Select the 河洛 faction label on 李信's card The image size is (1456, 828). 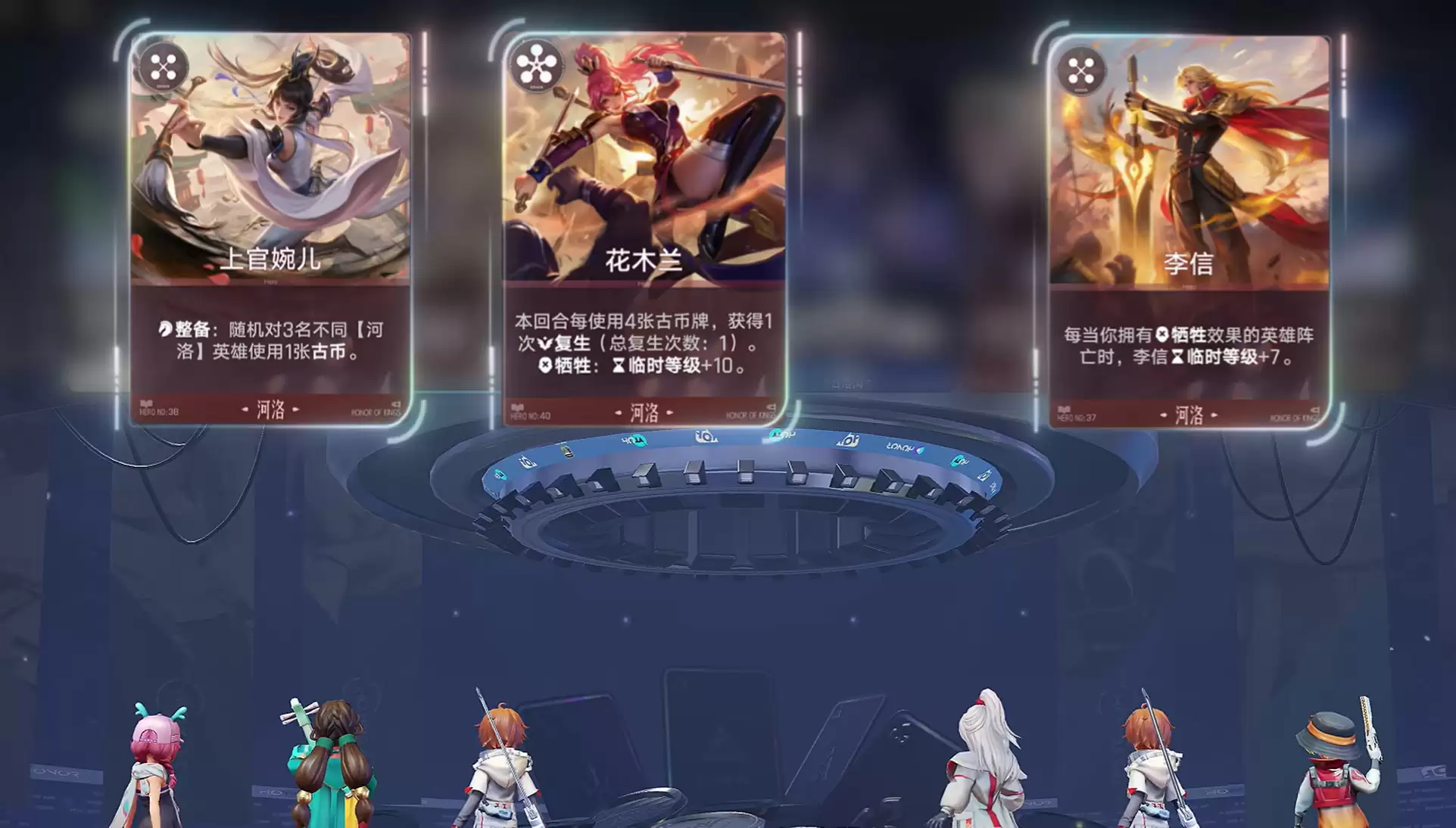[1187, 415]
